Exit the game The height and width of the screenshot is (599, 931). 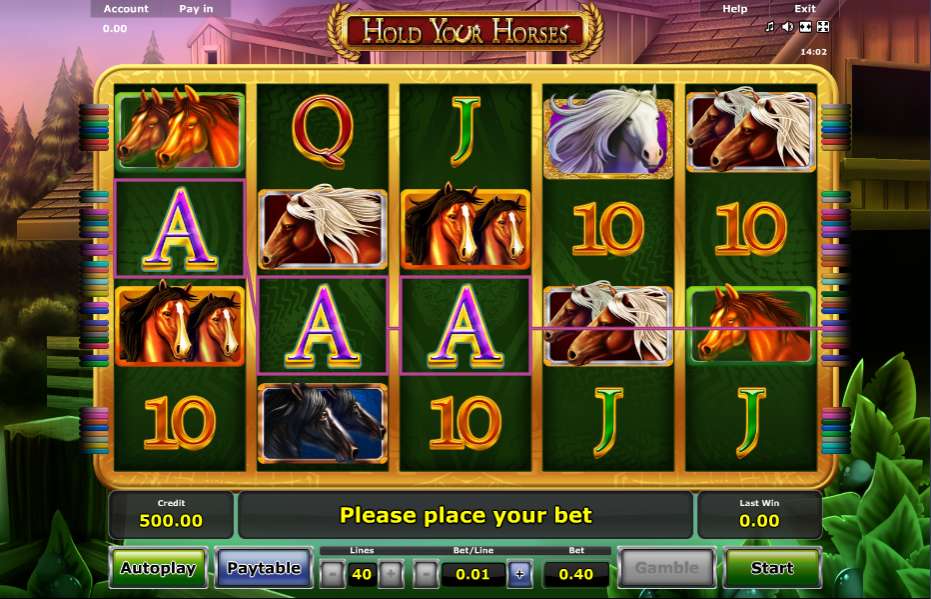805,9
